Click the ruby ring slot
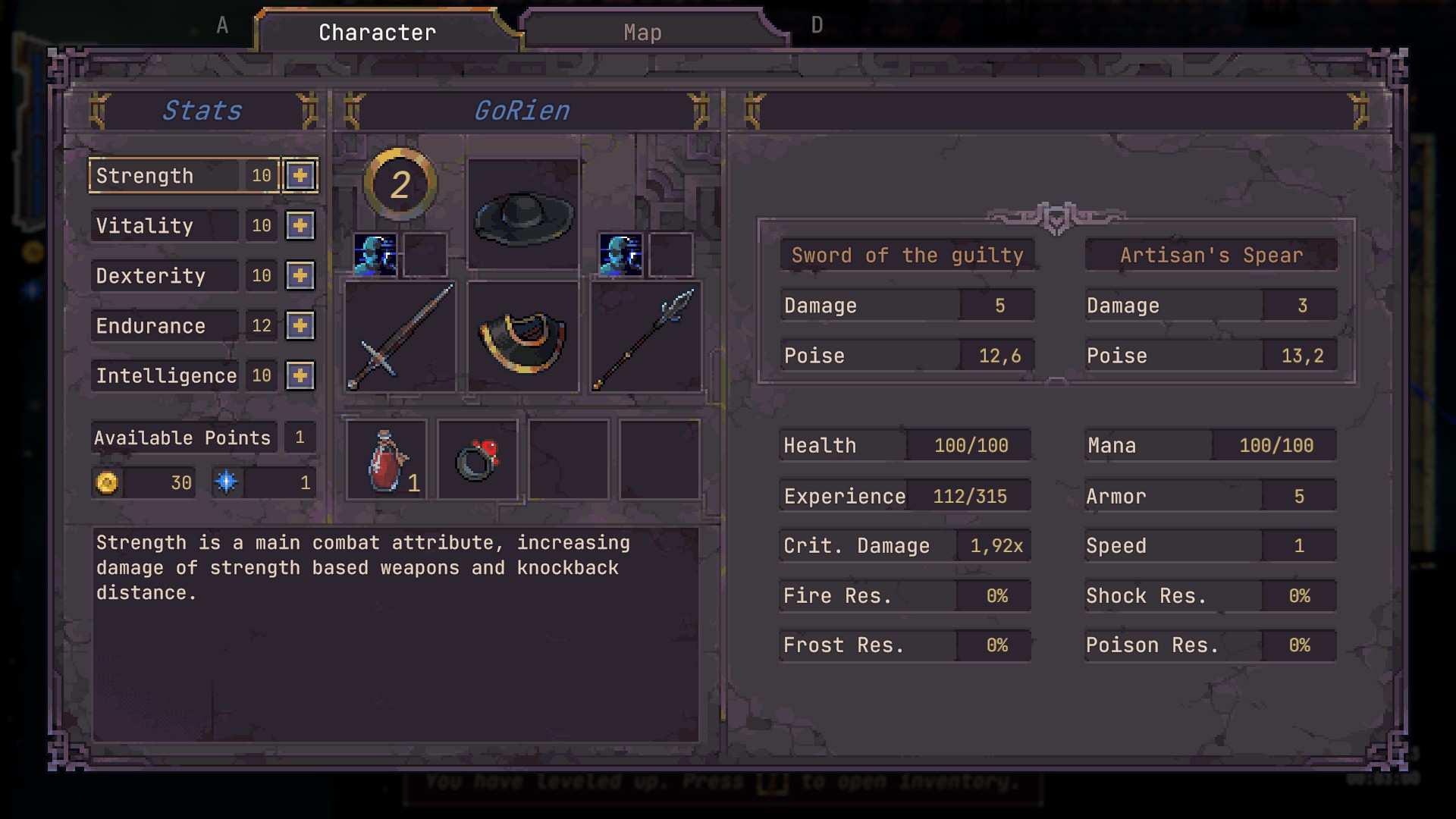 pos(478,460)
